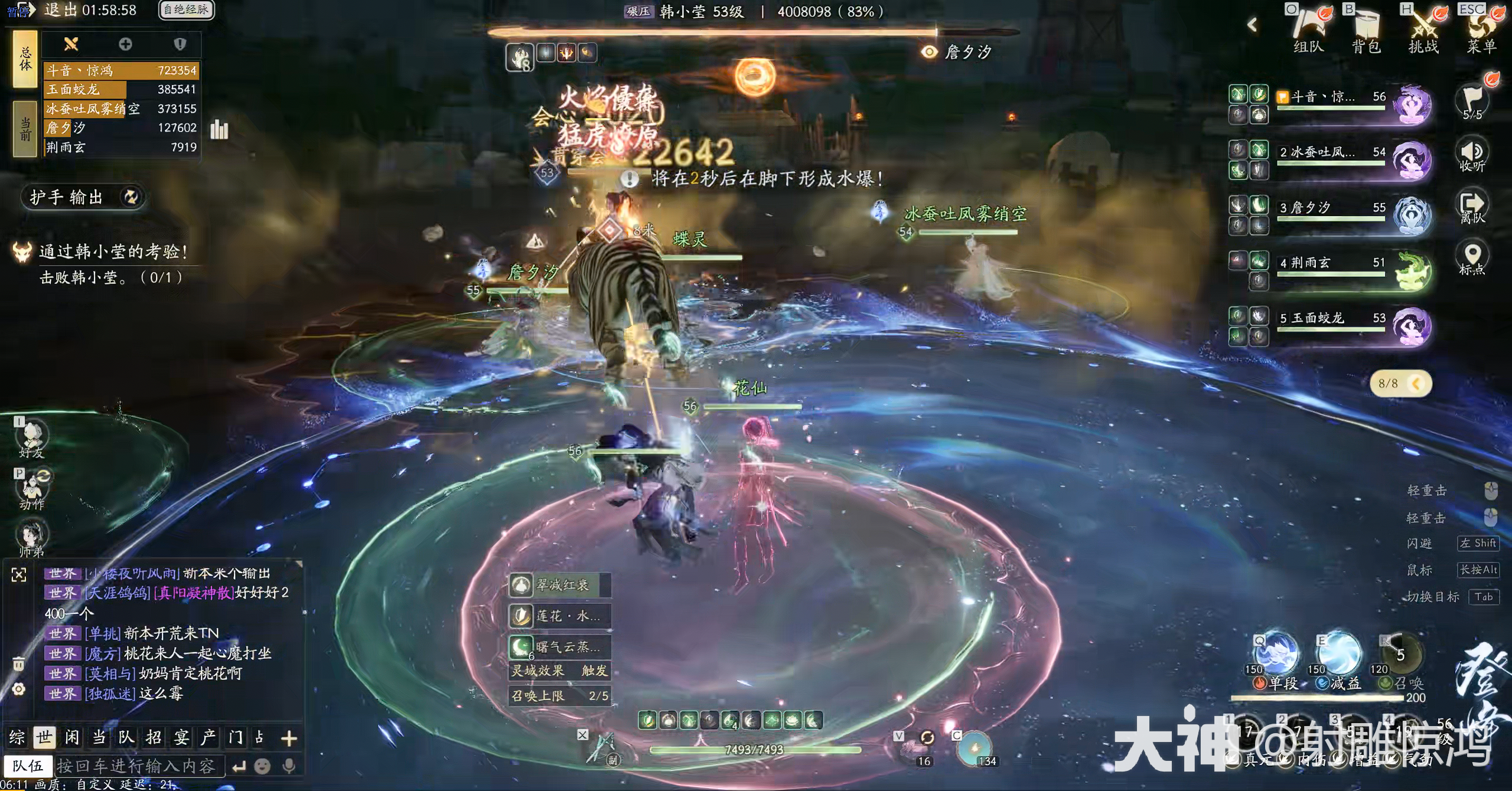Open the 挑战 challenge menu
Screen dimensions: 1512x791
[1423, 30]
